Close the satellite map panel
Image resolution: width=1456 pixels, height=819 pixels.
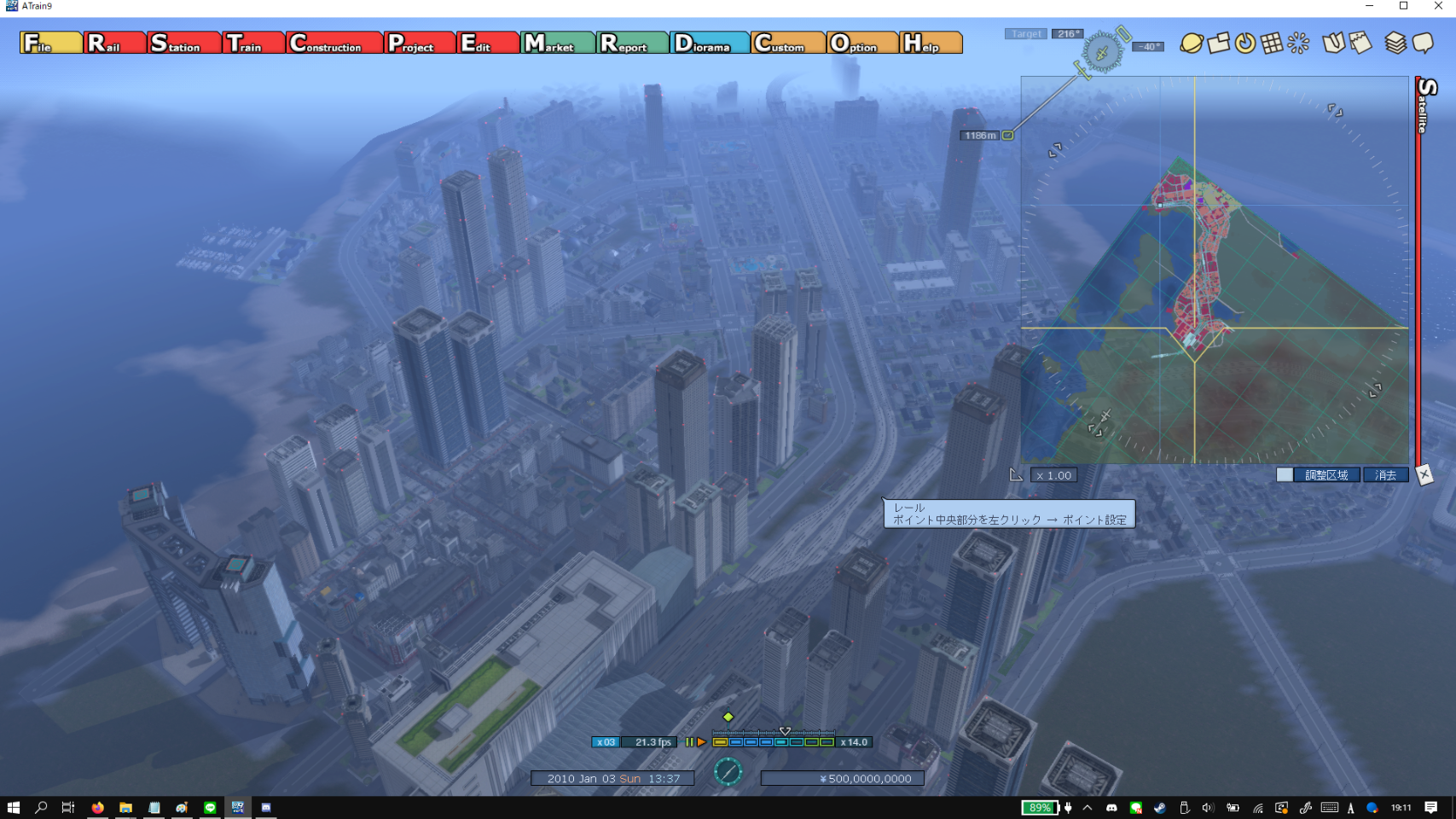(x=1424, y=475)
